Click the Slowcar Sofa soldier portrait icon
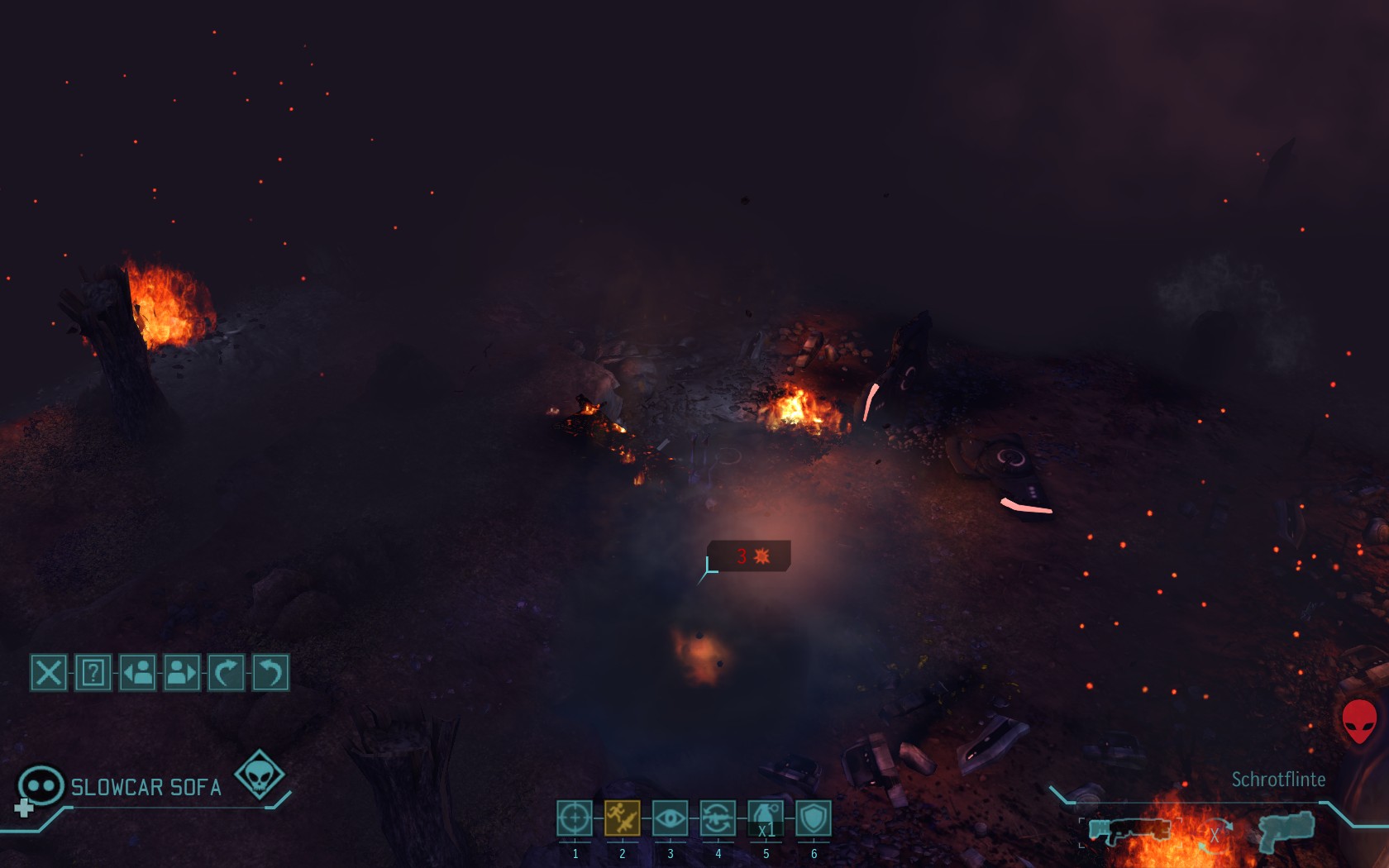Screen dimensions: 1389x868 click(41, 785)
